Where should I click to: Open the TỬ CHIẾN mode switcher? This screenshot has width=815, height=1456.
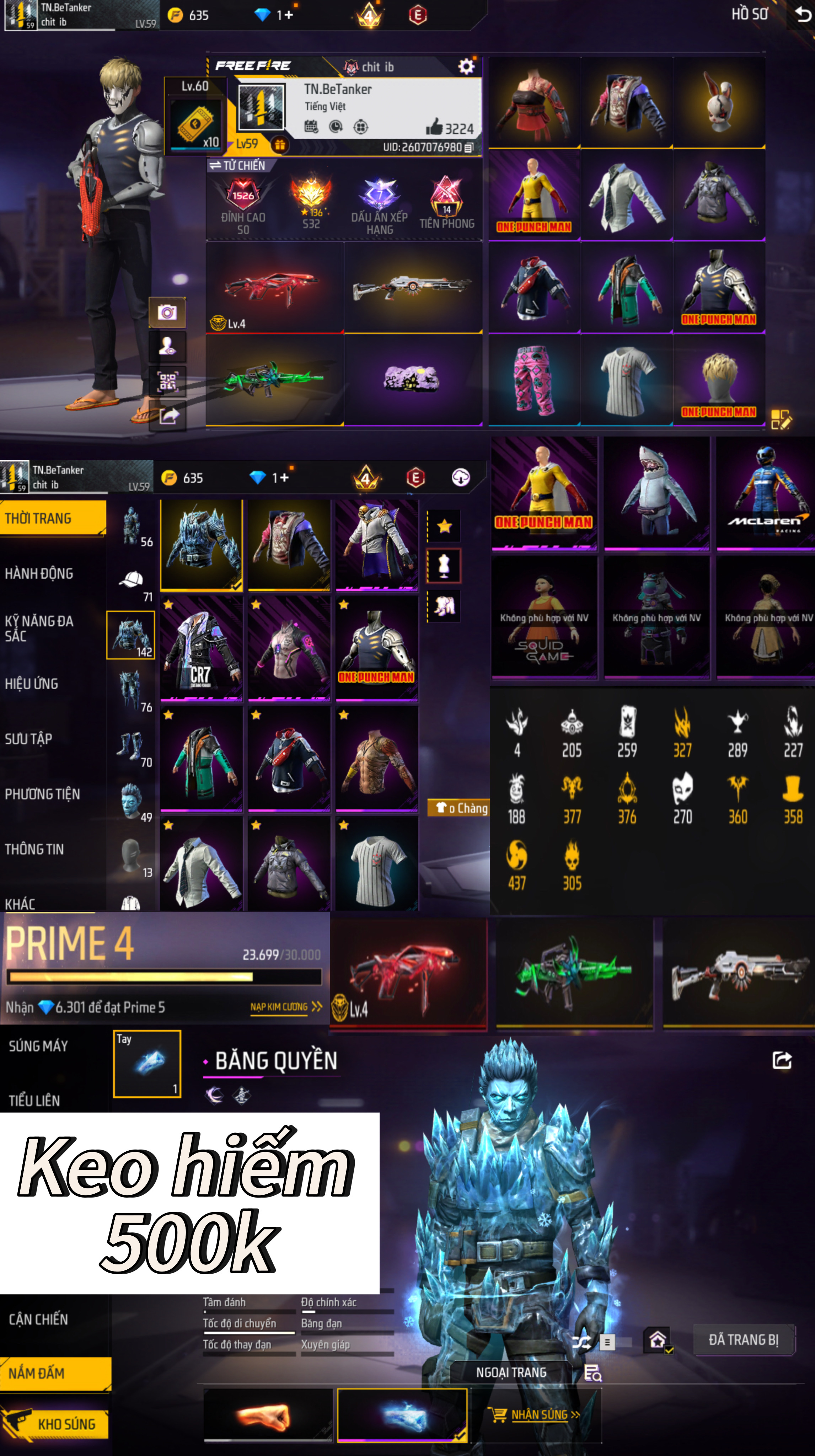[237, 165]
